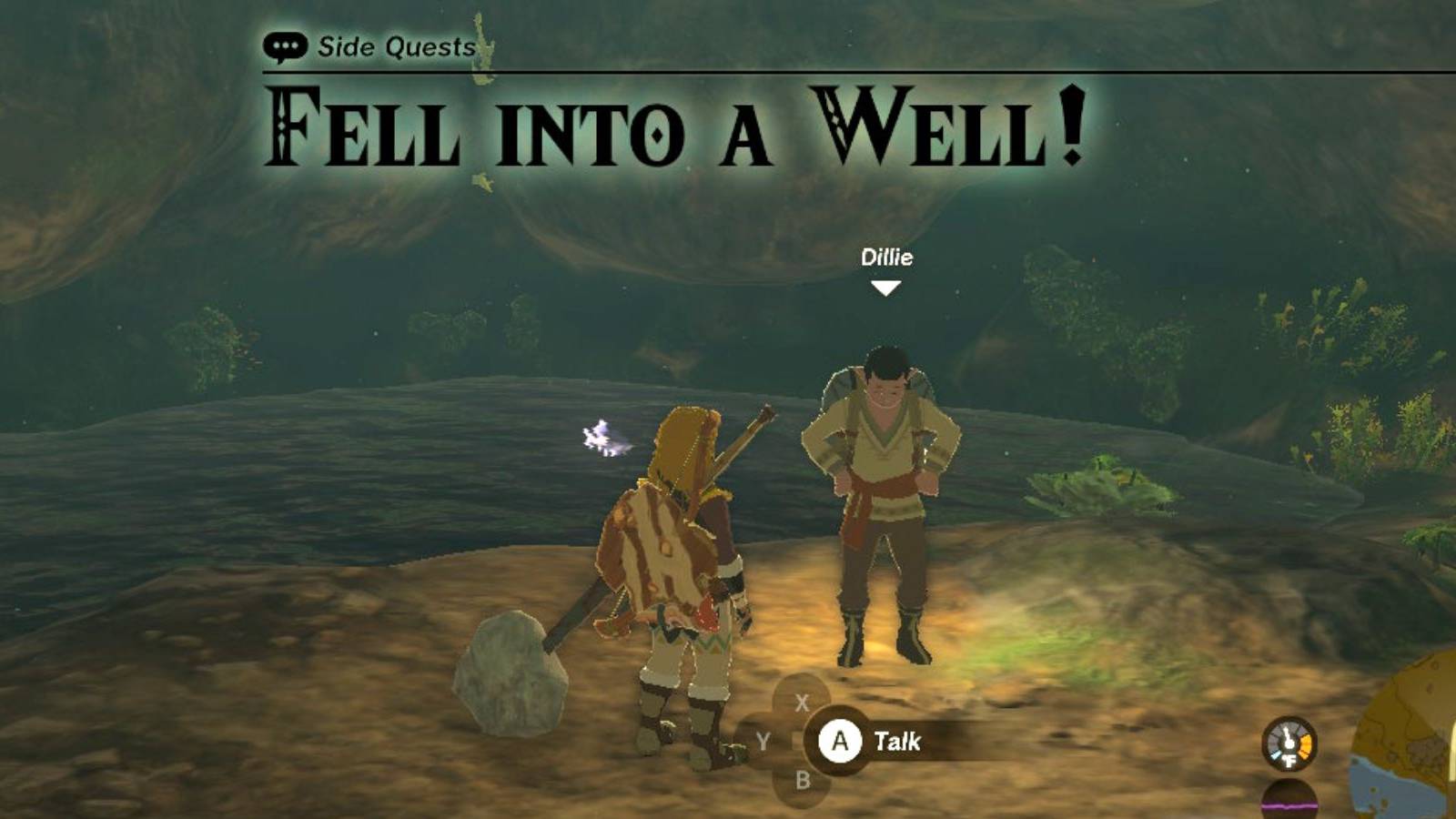The width and height of the screenshot is (1456, 819).
Task: Click the purple gloom bar below the gauge
Action: (x=1289, y=805)
